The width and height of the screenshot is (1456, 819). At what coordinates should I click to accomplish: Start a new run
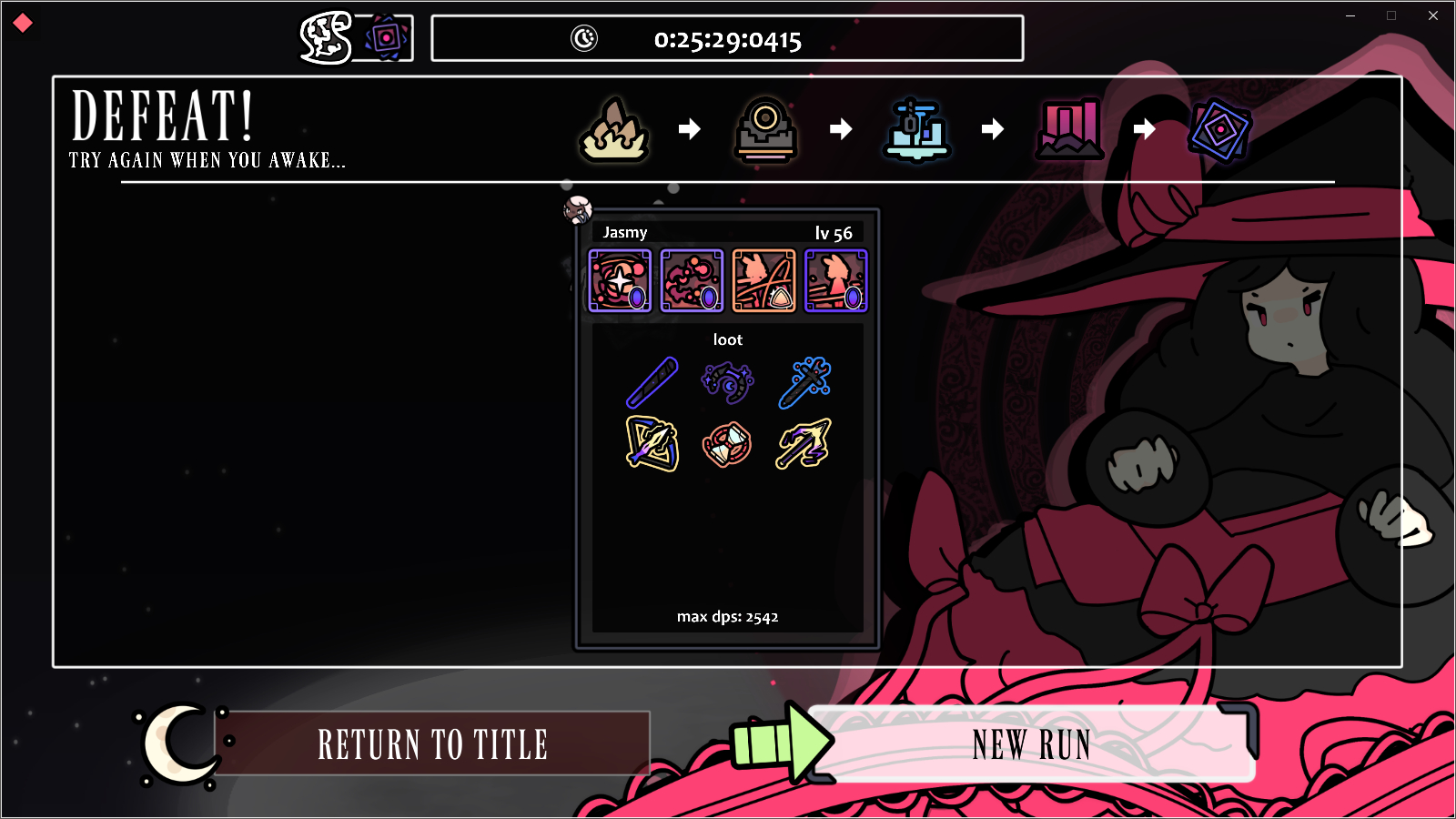click(1031, 744)
